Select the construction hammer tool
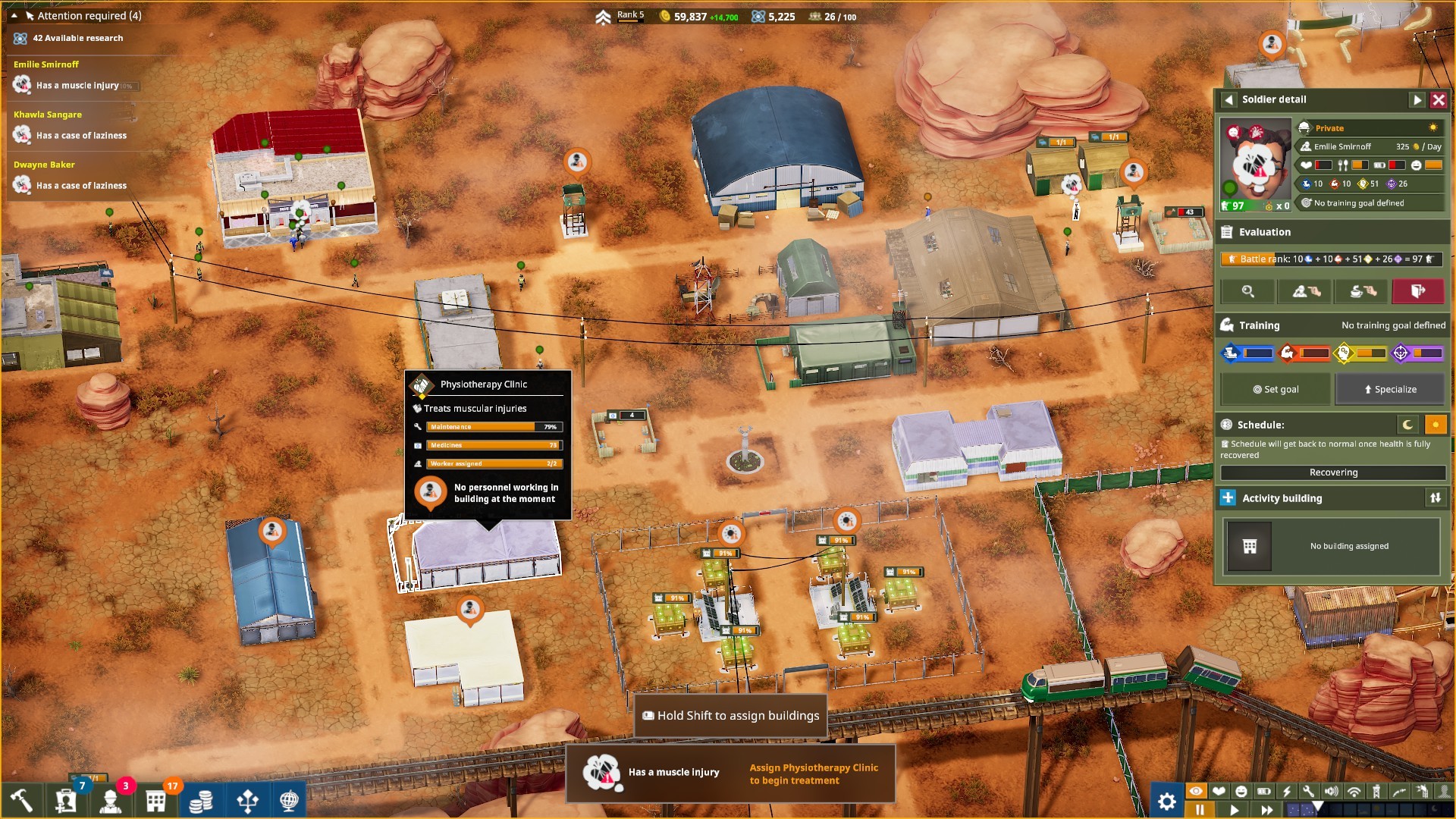The height and width of the screenshot is (819, 1456). pyautogui.click(x=21, y=800)
